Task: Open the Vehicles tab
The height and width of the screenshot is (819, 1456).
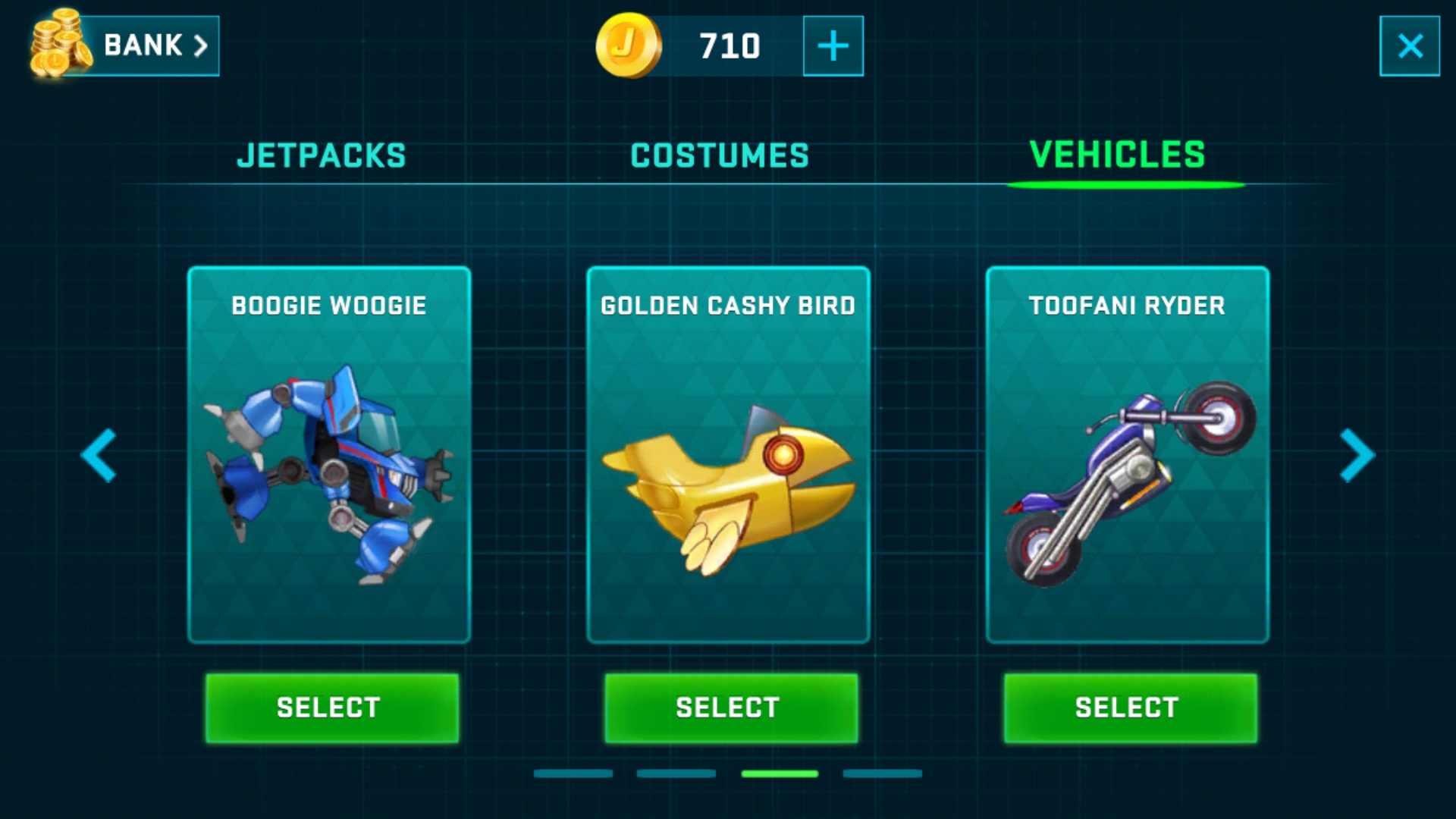Action: click(x=1117, y=155)
